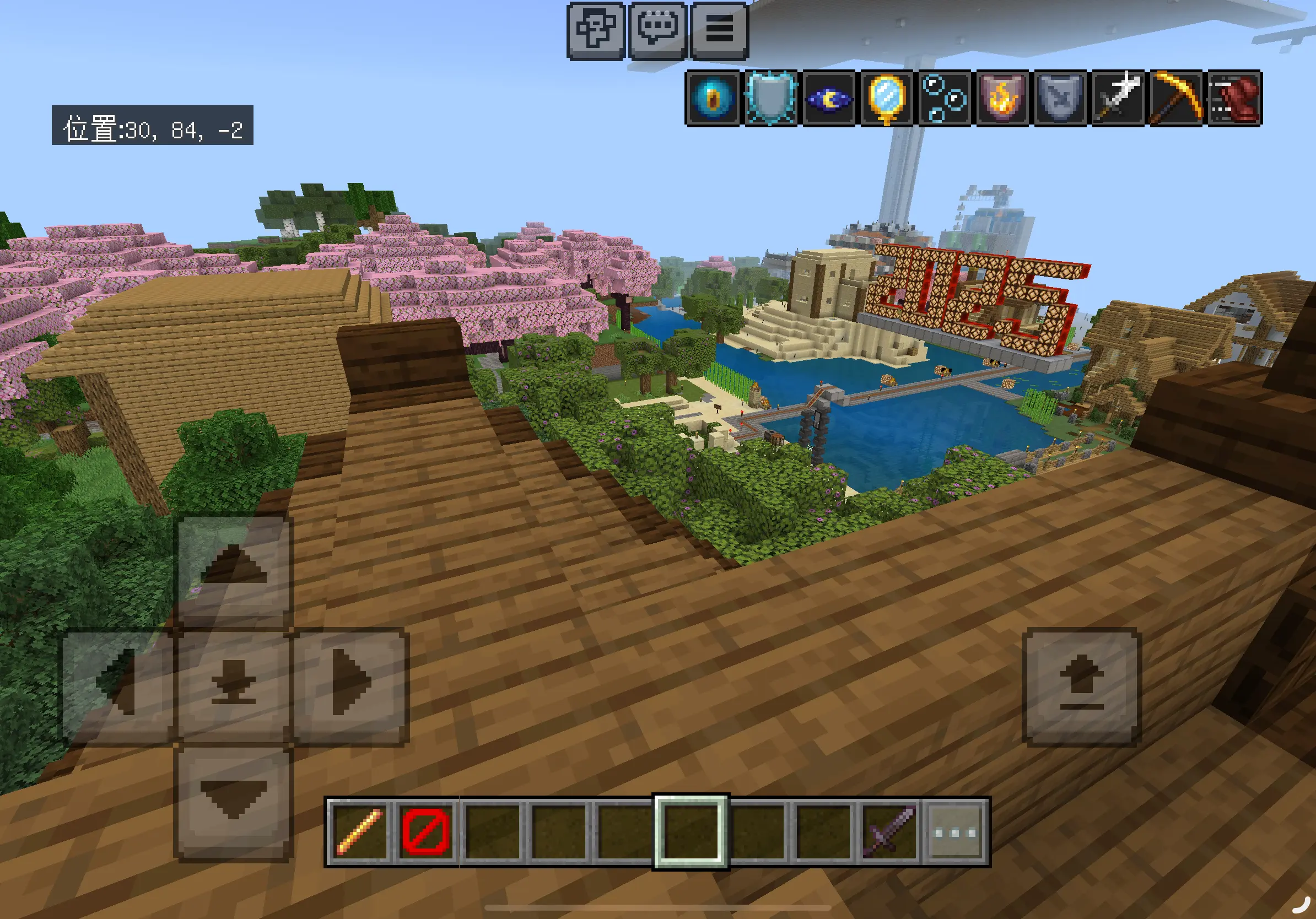Tap the center descend button
Image resolution: width=1316 pixels, height=919 pixels.
tap(233, 685)
